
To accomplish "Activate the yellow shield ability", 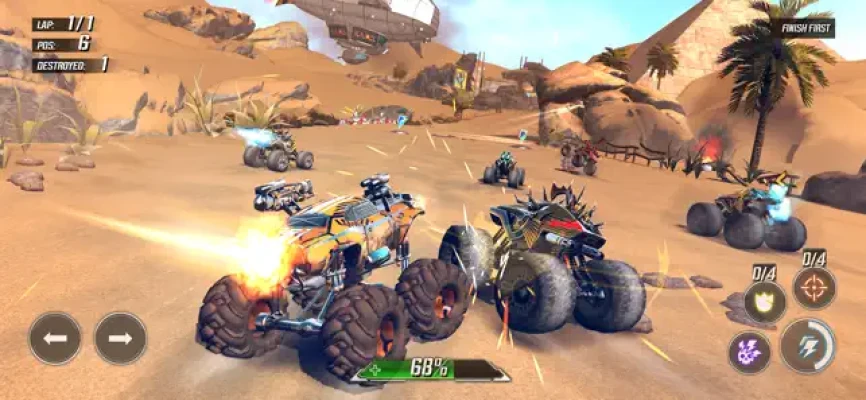I will (765, 301).
